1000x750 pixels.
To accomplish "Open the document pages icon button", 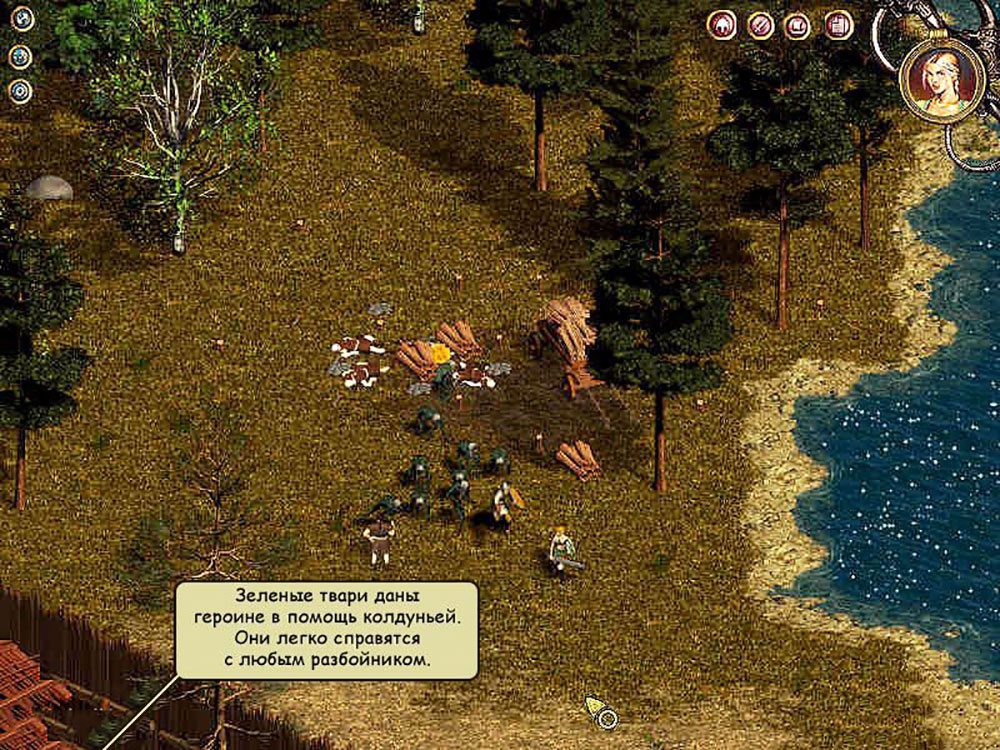I will pyautogui.click(x=839, y=24).
